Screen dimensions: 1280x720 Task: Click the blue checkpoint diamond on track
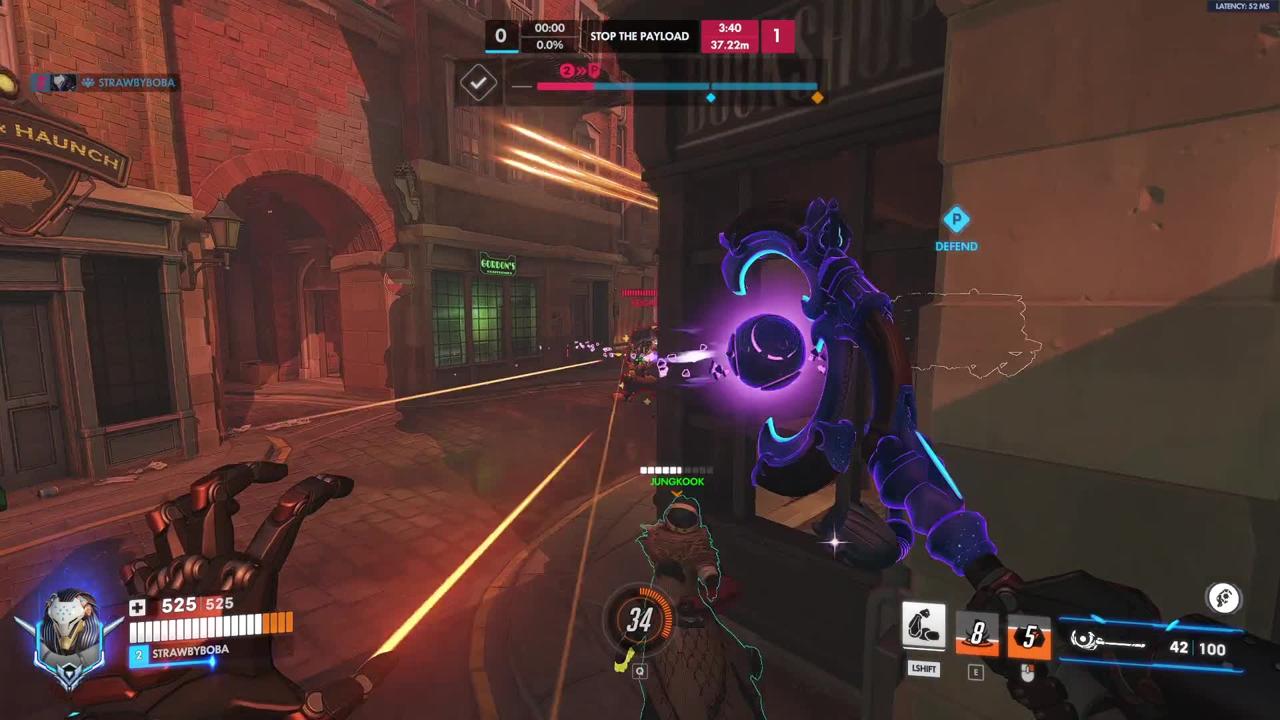click(x=711, y=97)
